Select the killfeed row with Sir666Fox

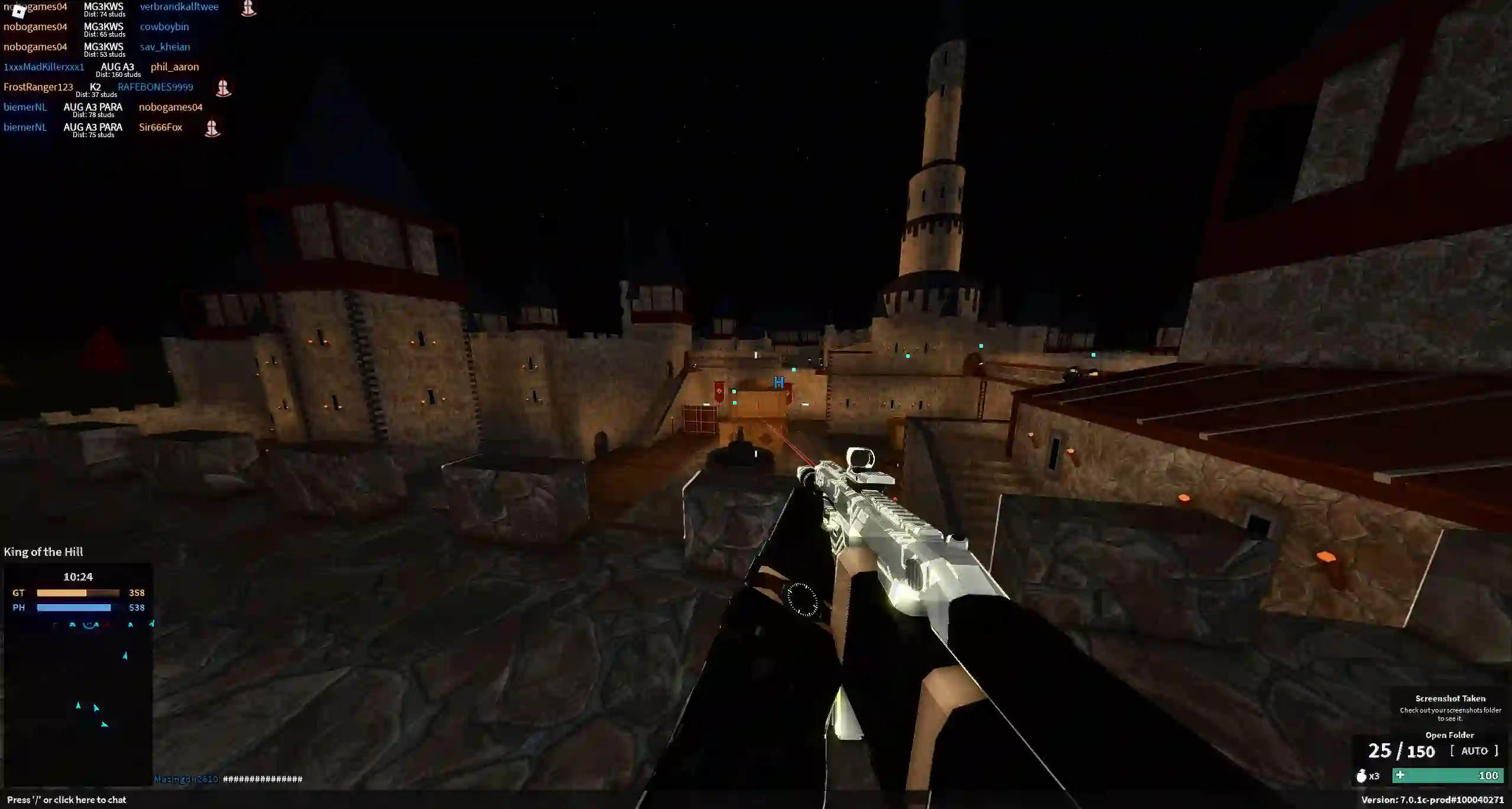pyautogui.click(x=112, y=128)
